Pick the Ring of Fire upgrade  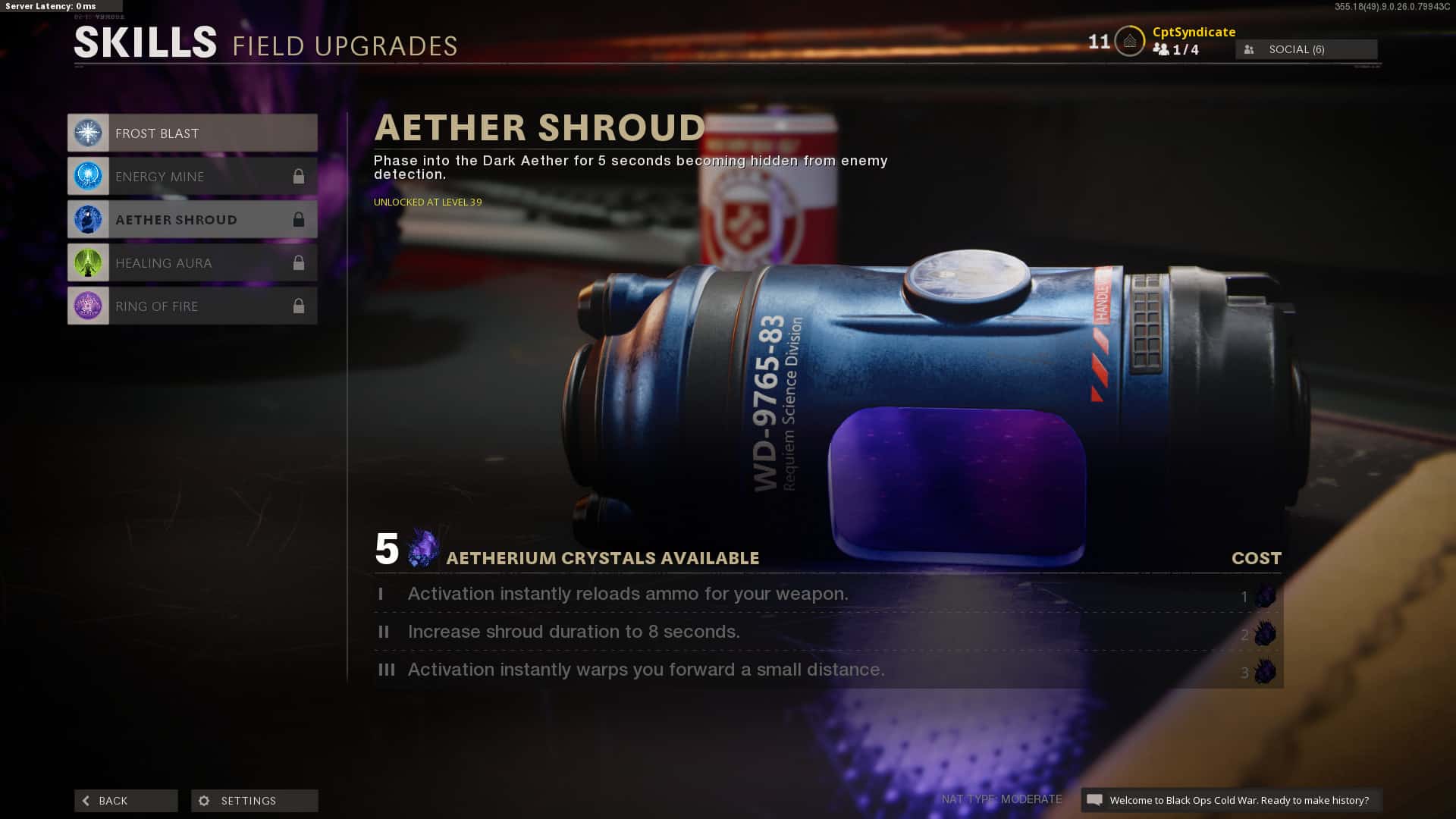tap(192, 306)
